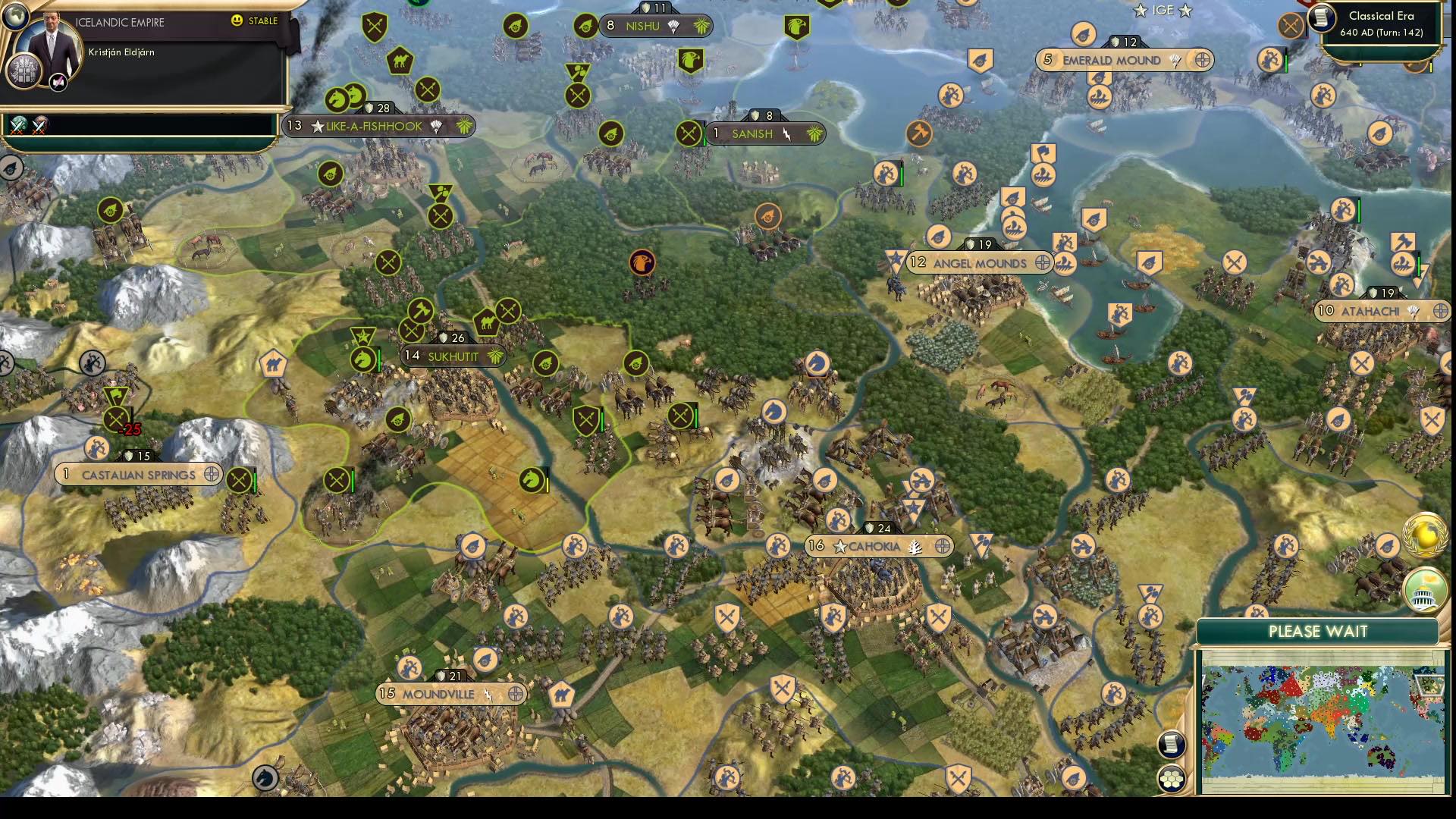Open the notification scroll icon near the minimap
Viewport: 1456px width, 819px height.
coord(1171,745)
